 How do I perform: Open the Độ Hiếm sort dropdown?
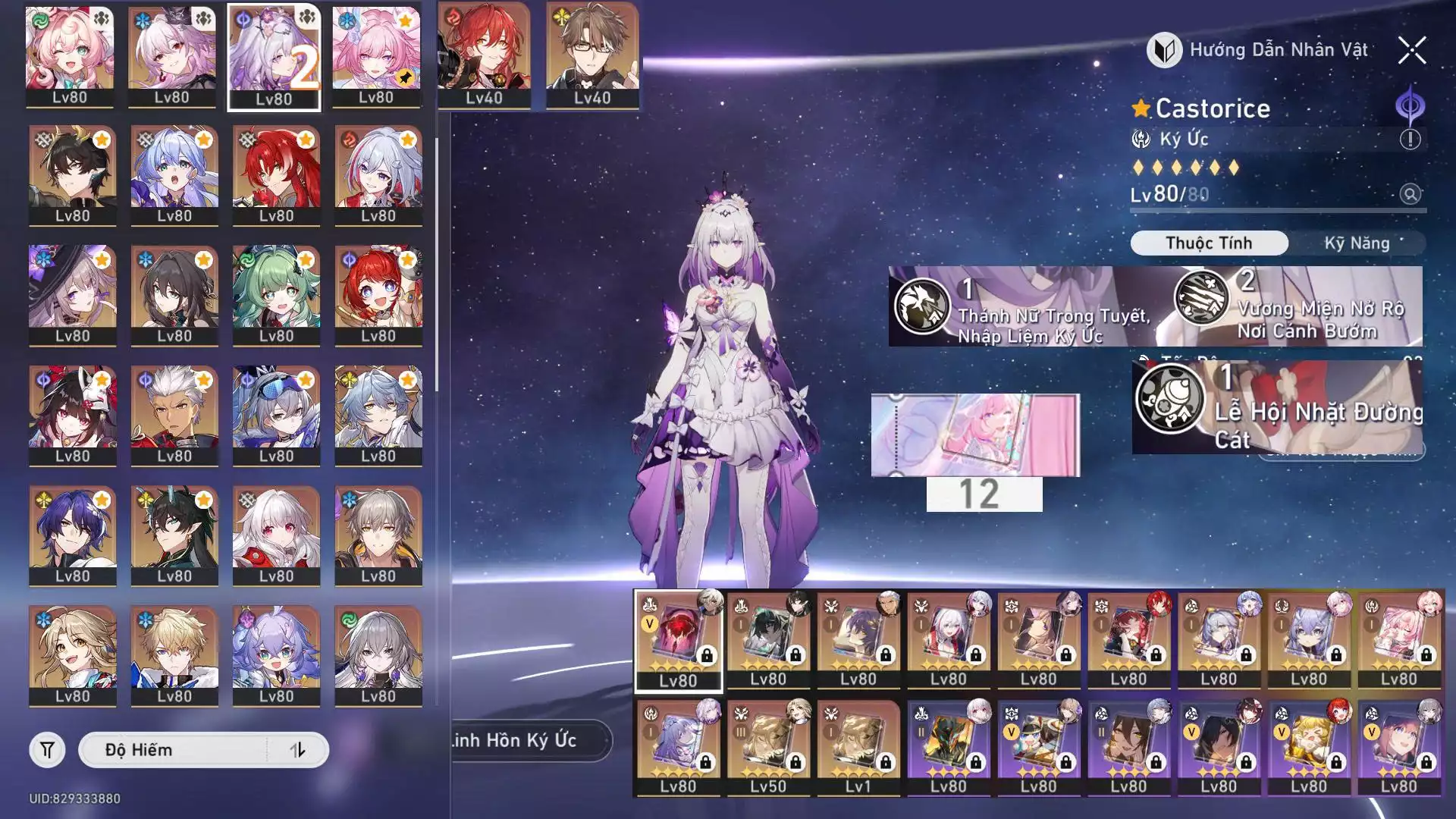[x=173, y=750]
